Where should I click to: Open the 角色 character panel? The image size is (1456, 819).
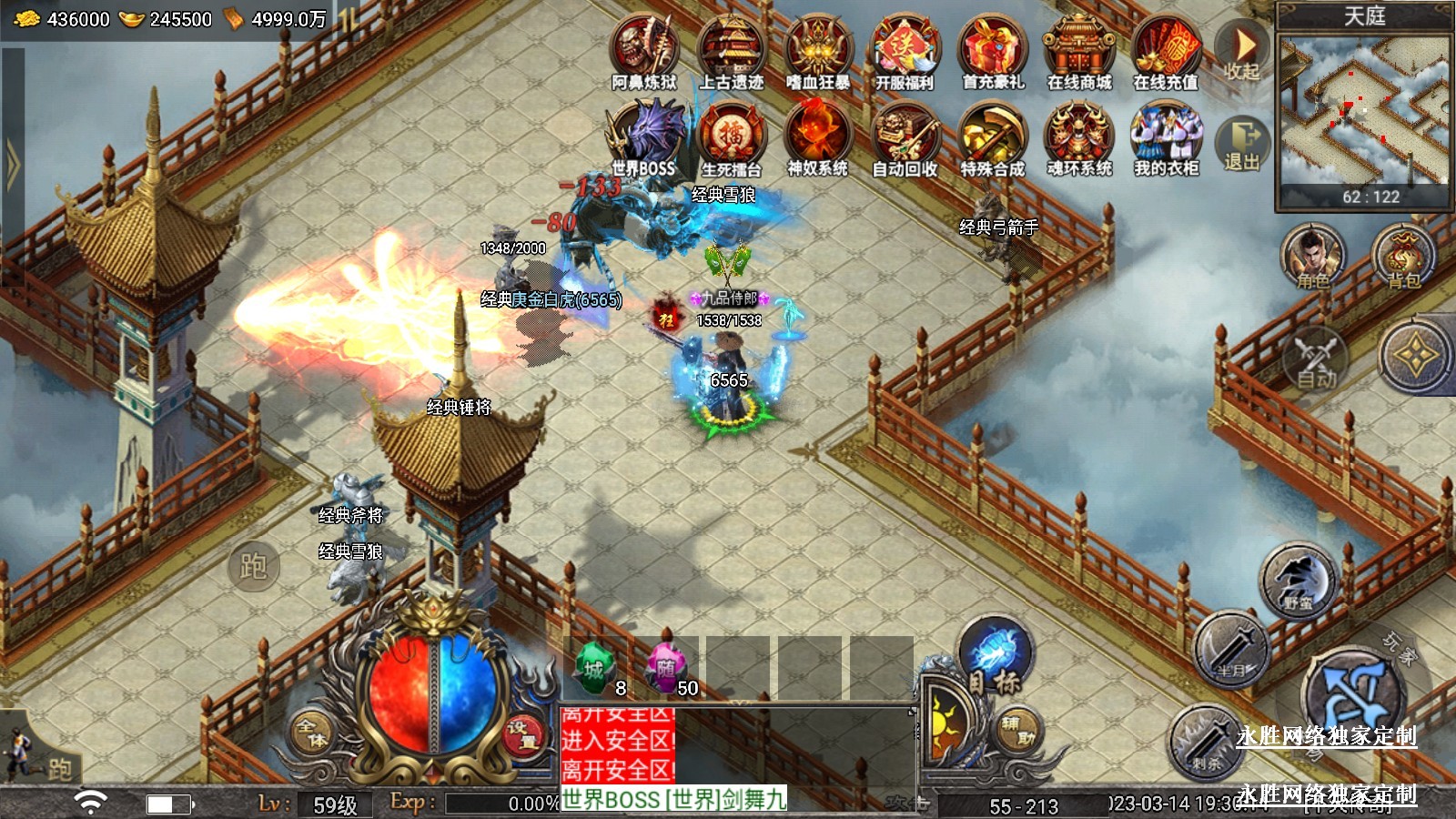coord(1312,257)
